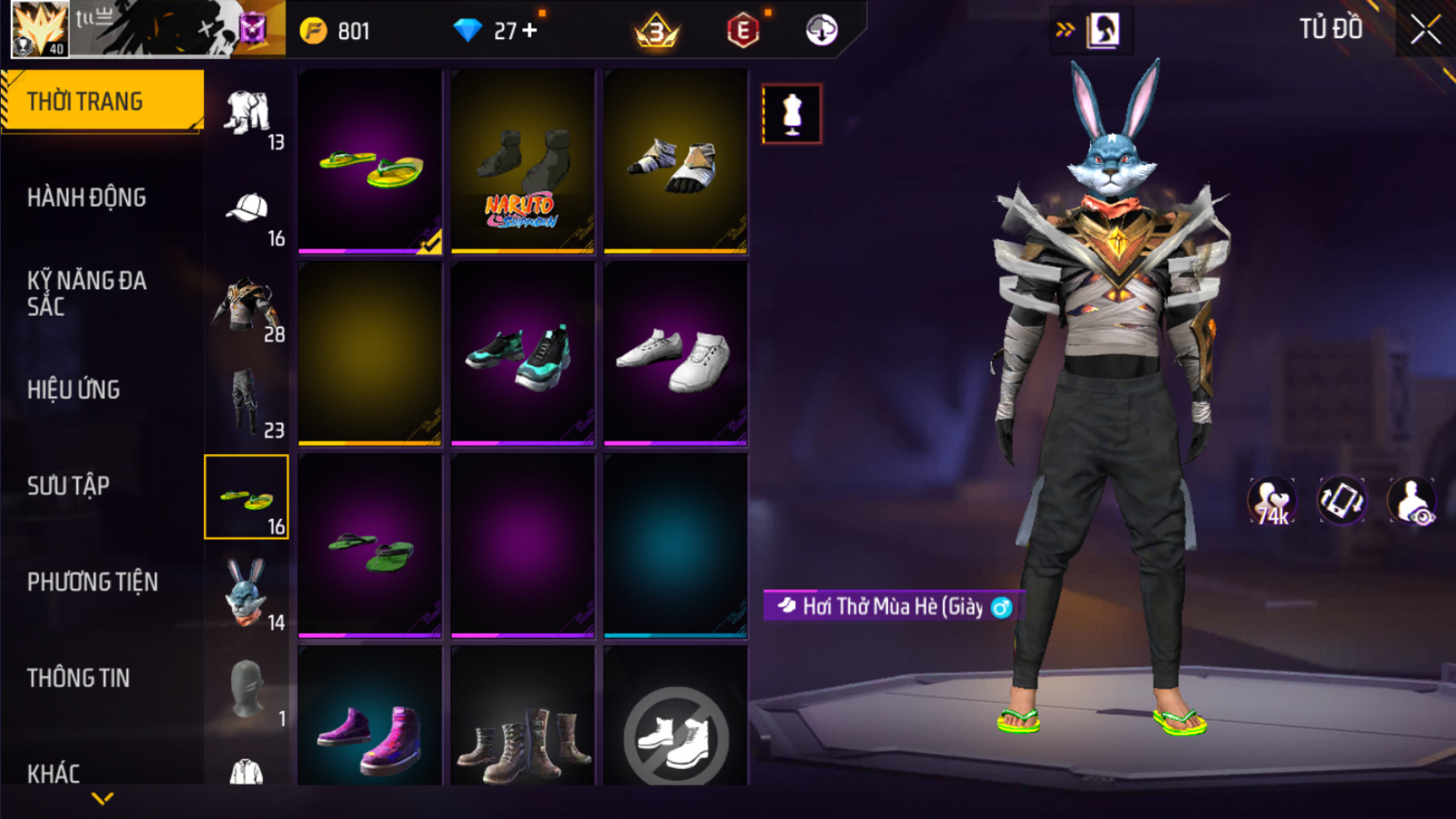Select the camo combat boots
The image size is (1456, 819).
pyautogui.click(x=522, y=732)
